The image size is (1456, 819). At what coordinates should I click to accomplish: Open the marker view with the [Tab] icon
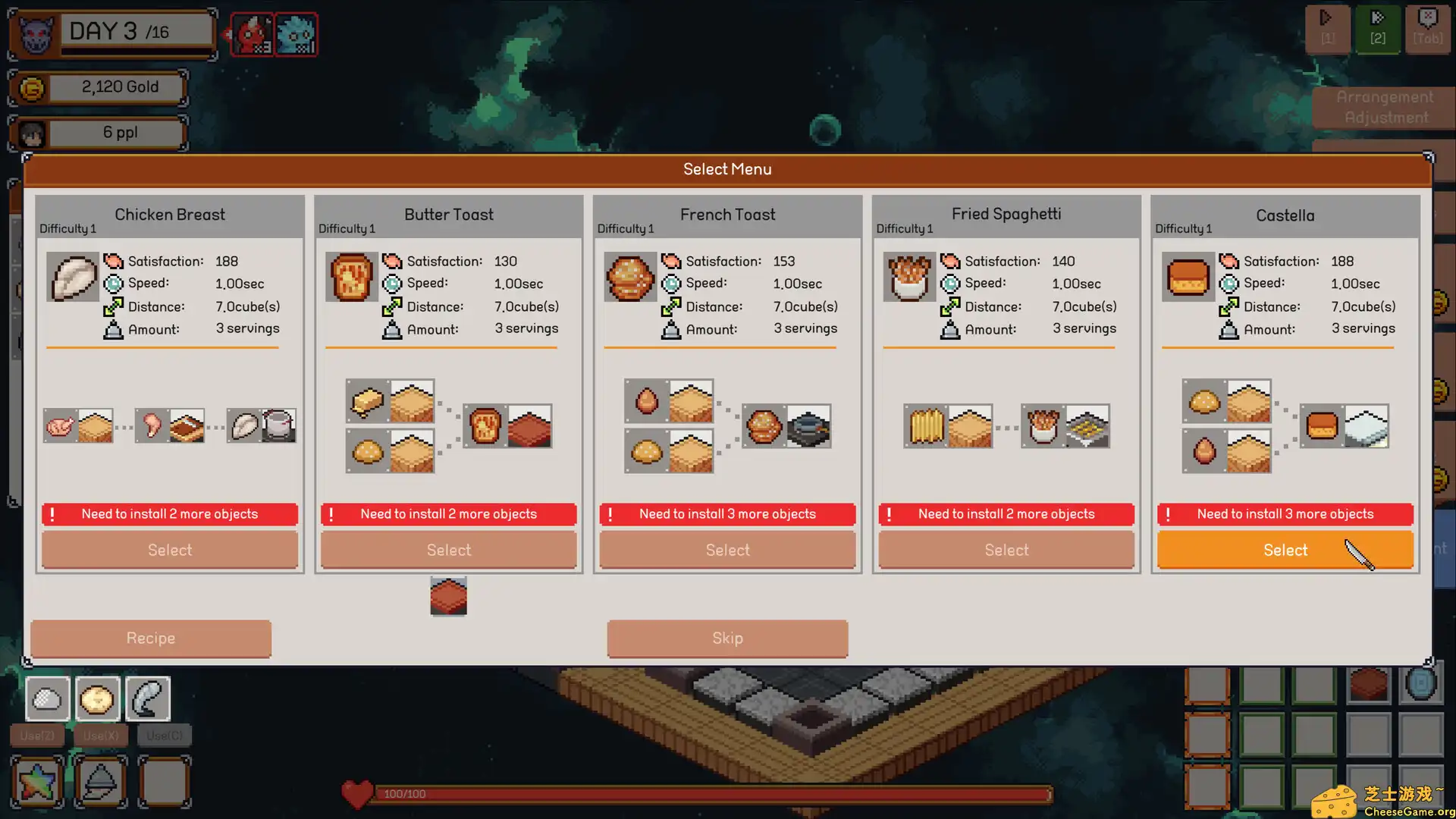(1427, 29)
